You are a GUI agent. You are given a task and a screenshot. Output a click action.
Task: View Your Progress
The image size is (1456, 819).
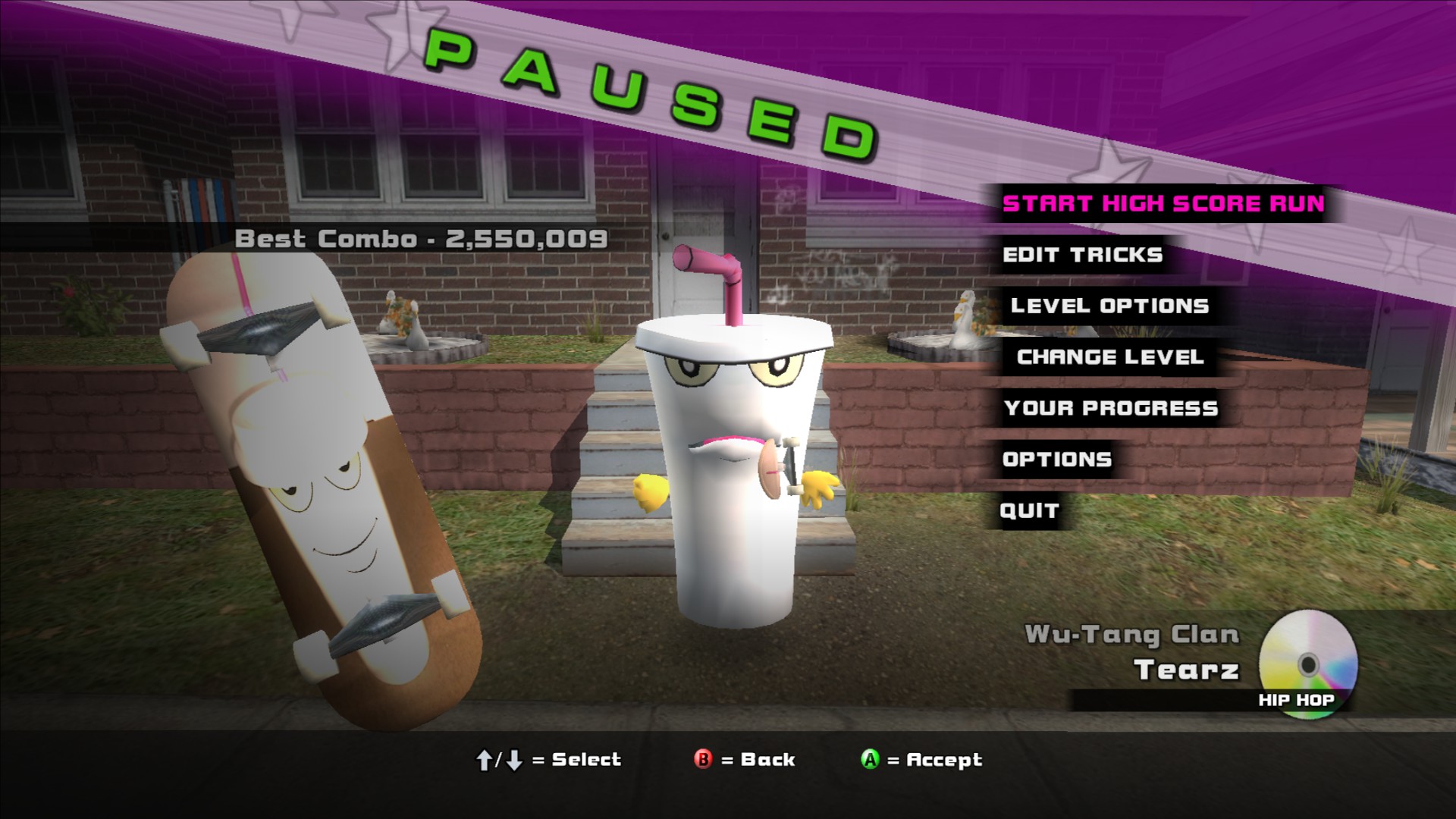click(1111, 408)
